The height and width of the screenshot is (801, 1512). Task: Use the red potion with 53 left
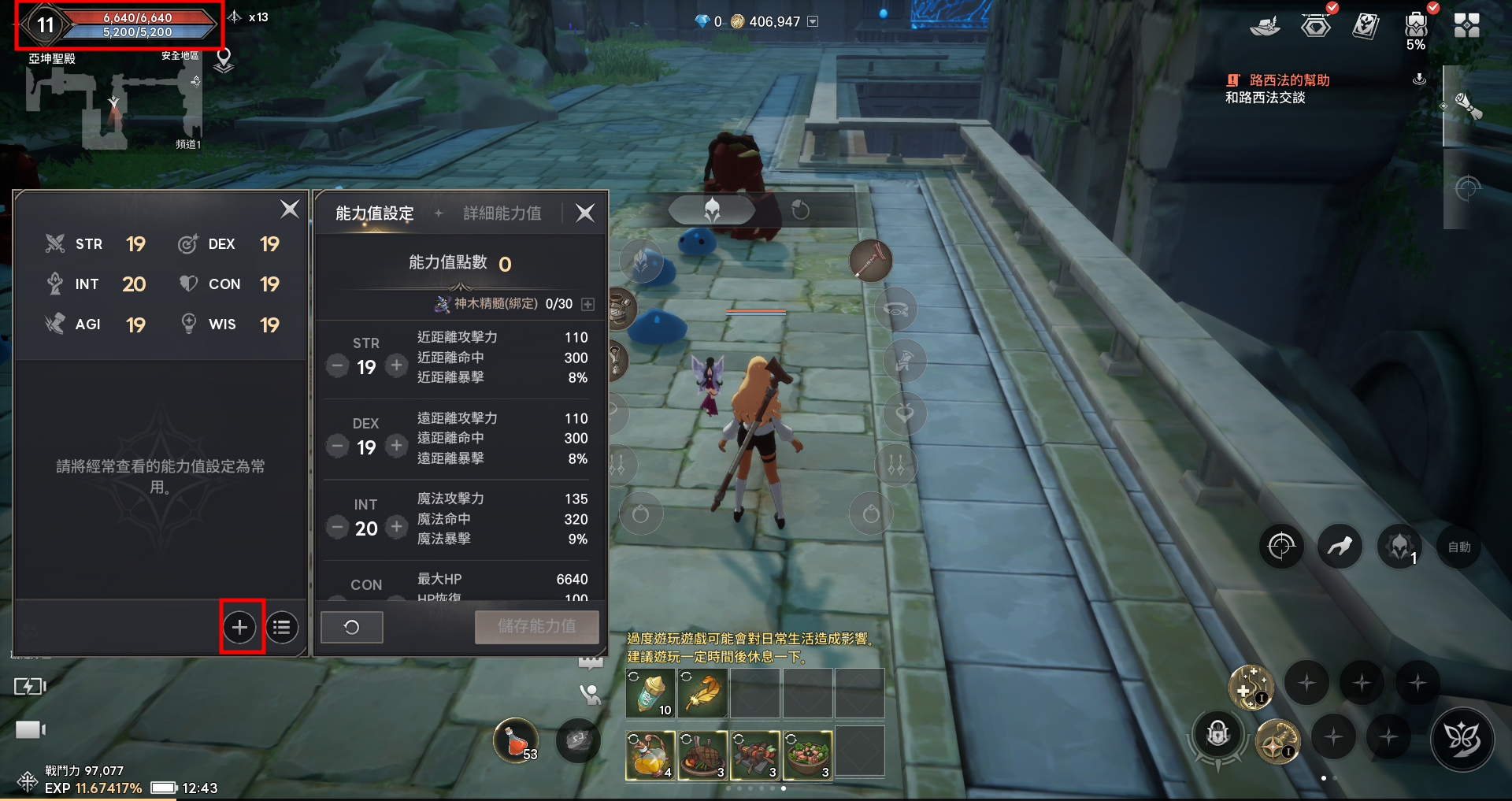[x=516, y=740]
